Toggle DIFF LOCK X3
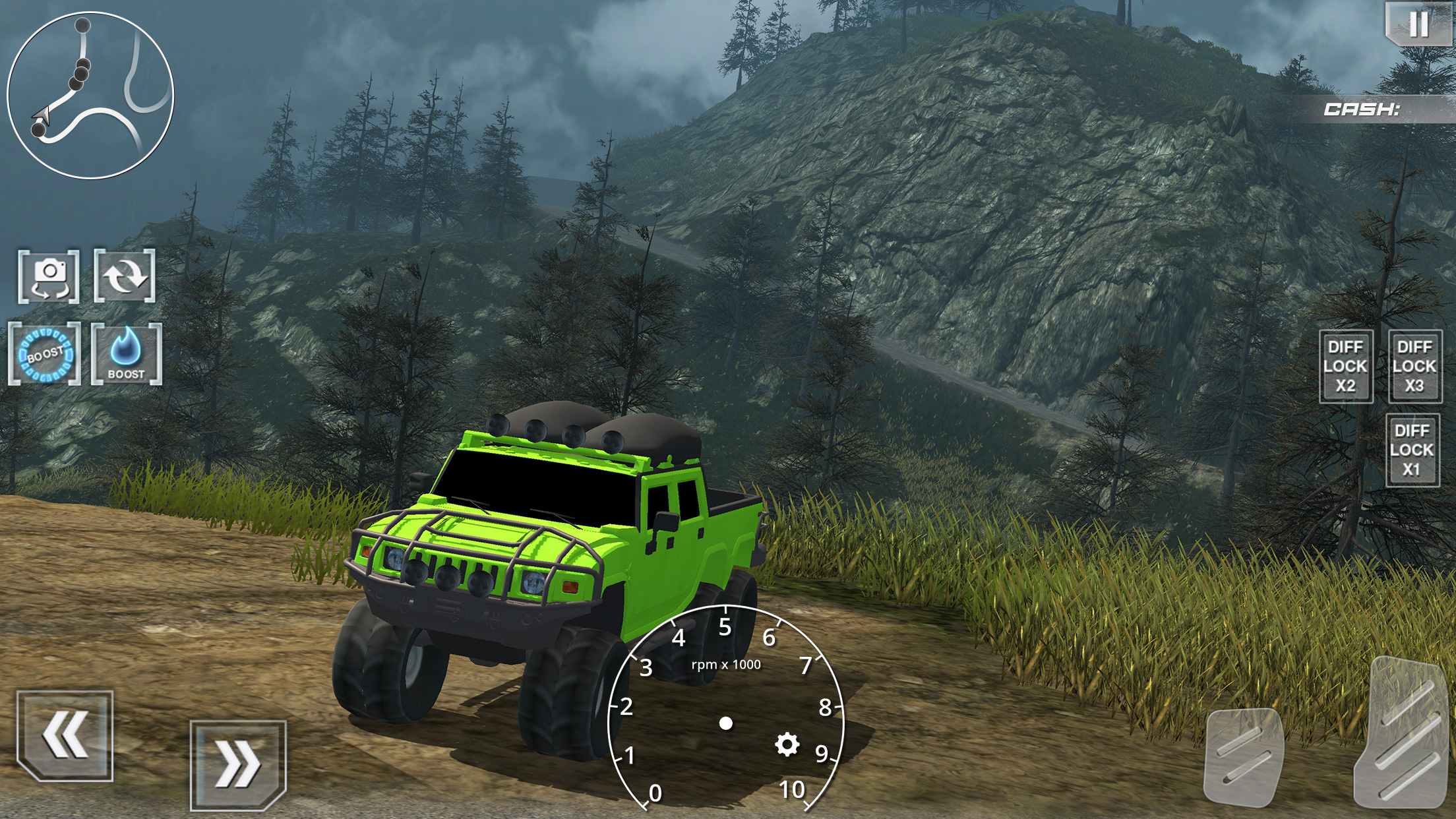This screenshot has height=819, width=1456. (1414, 367)
